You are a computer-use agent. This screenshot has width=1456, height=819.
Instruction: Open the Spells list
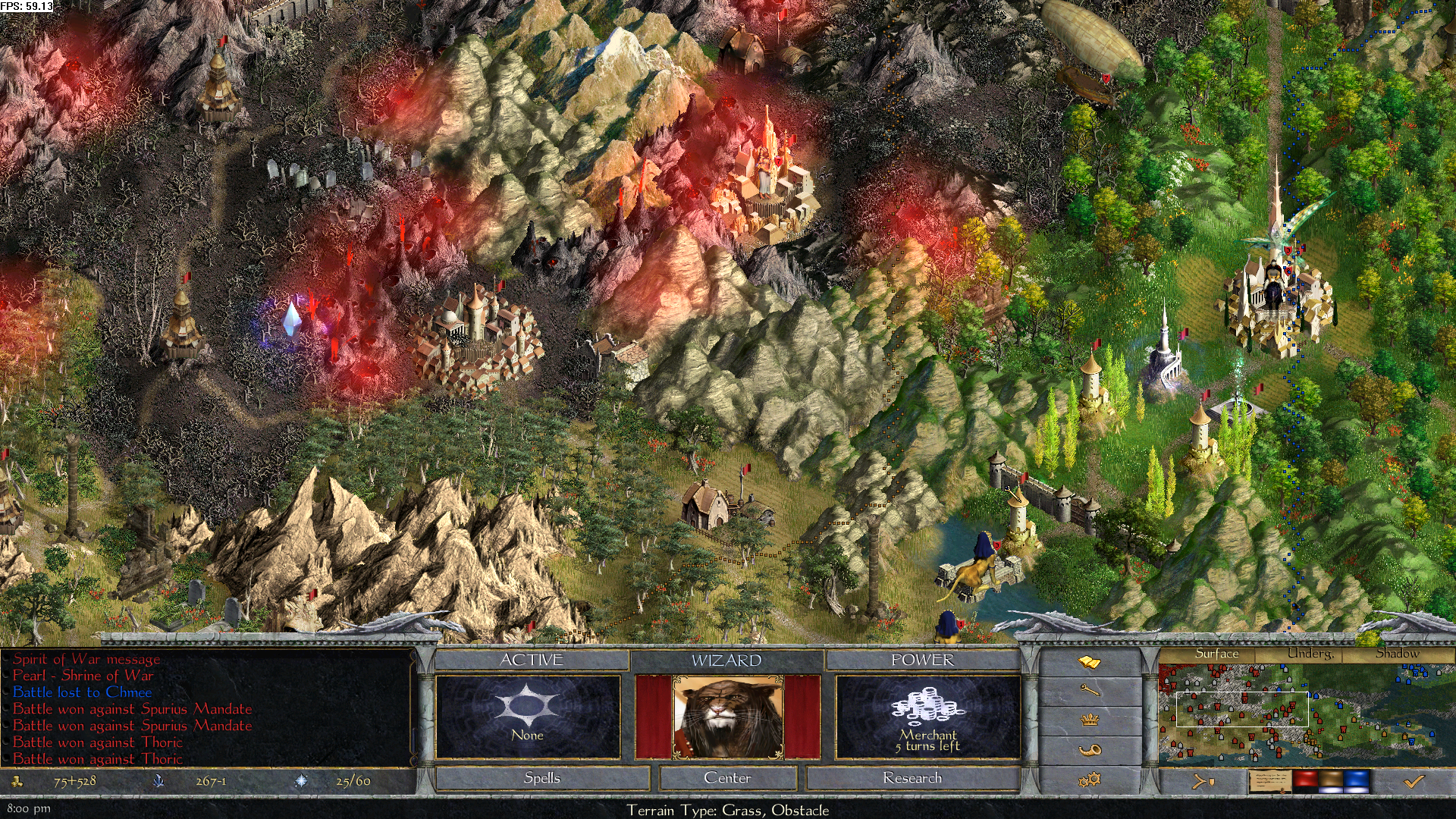click(x=542, y=778)
